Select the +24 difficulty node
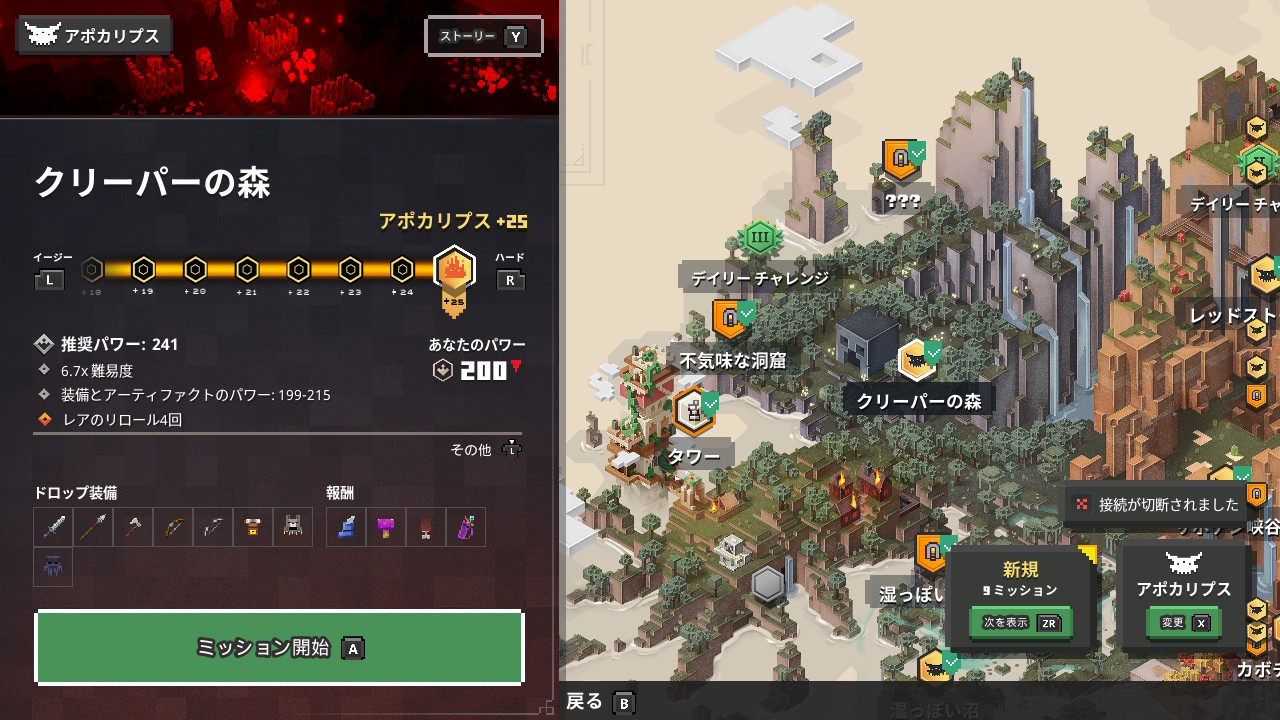1280x720 pixels. [x=402, y=270]
